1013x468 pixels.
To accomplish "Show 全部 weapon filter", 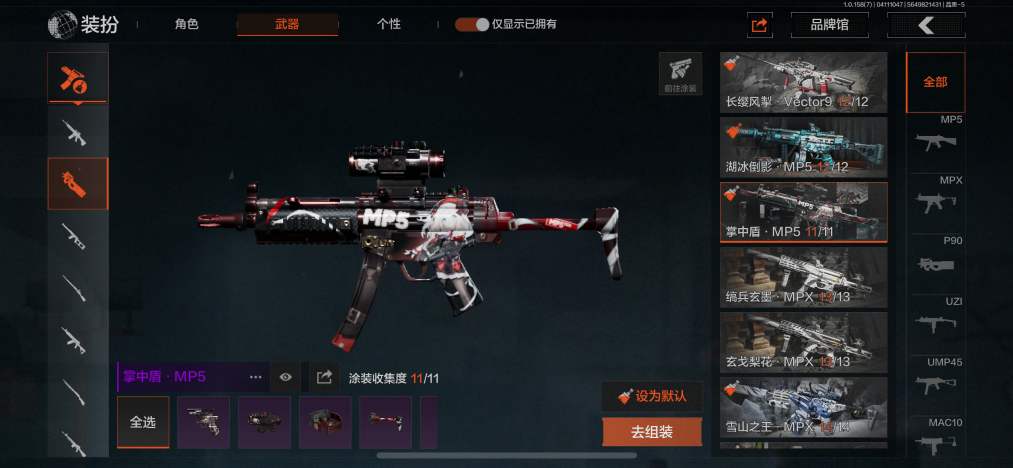I will click(x=935, y=82).
